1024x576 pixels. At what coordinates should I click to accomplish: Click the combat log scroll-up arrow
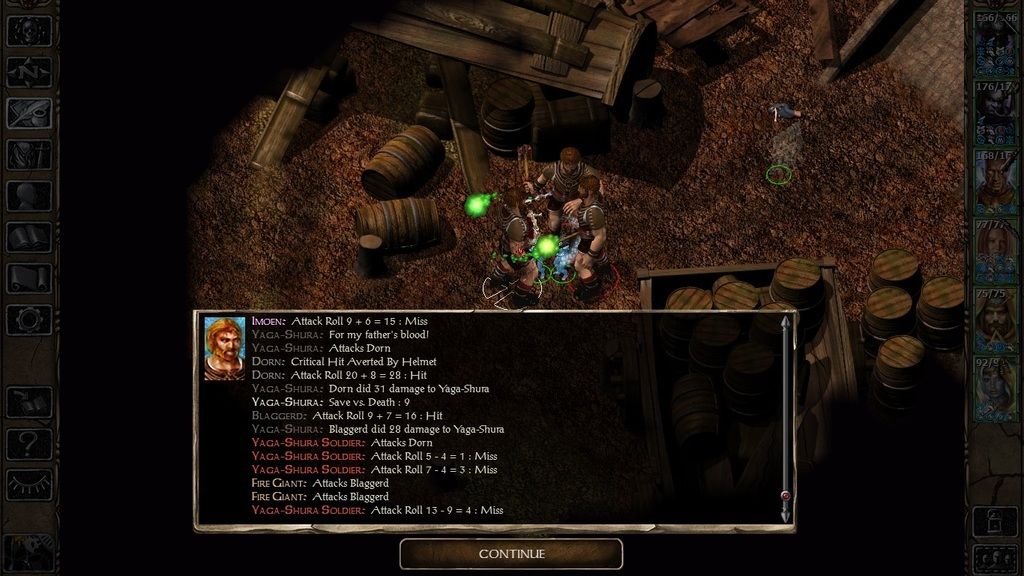tap(785, 323)
